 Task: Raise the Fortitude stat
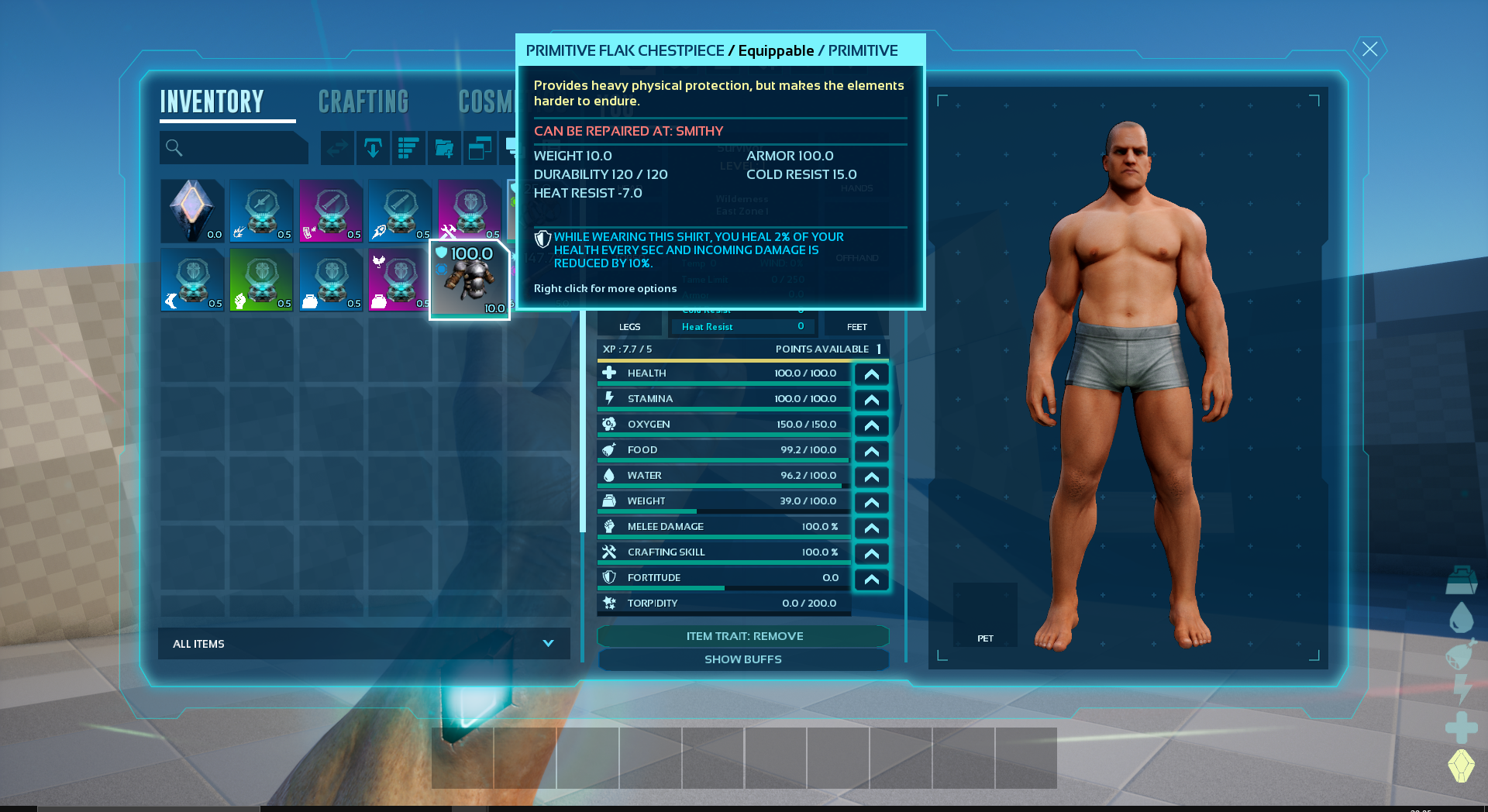coord(871,579)
